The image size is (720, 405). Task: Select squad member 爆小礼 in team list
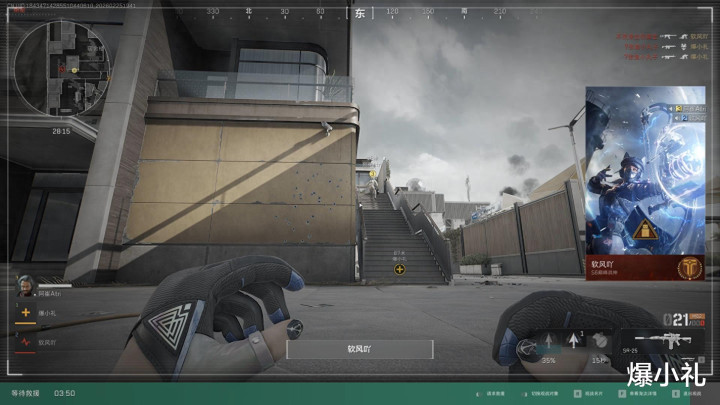coord(50,313)
